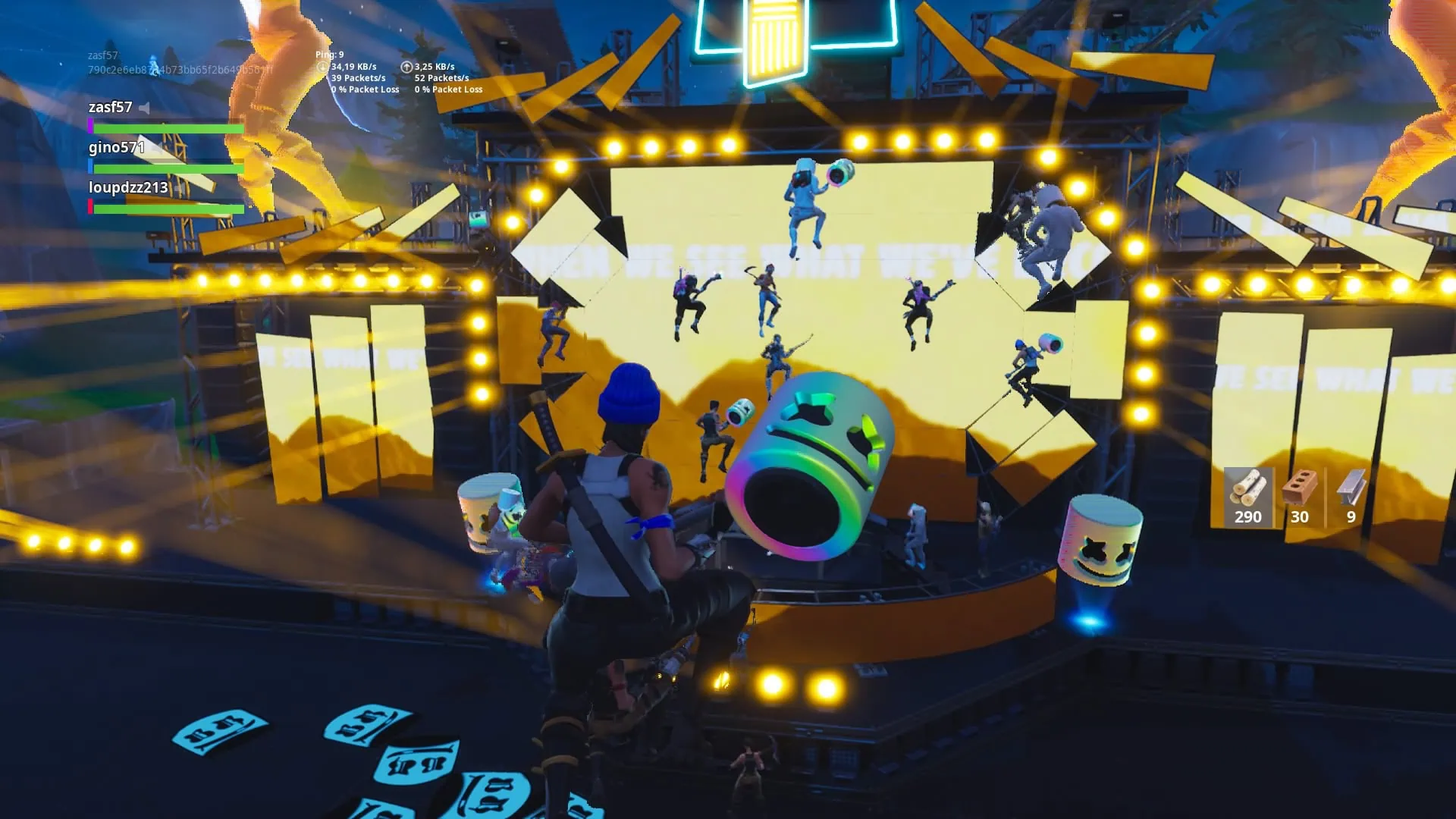Screen dimensions: 1456x819
Task: Click squad member zasf57's name
Action: click(x=110, y=108)
